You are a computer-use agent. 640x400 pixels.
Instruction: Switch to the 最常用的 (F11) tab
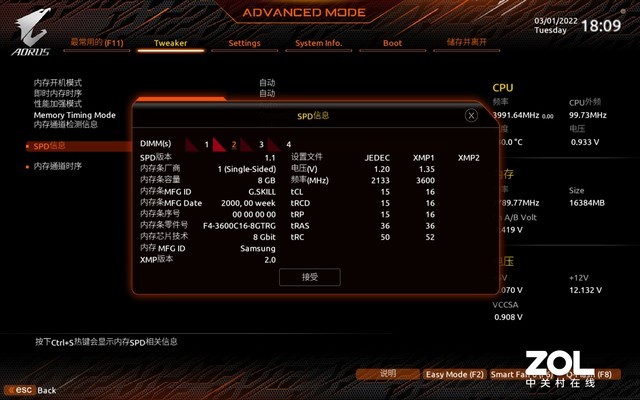tap(97, 43)
